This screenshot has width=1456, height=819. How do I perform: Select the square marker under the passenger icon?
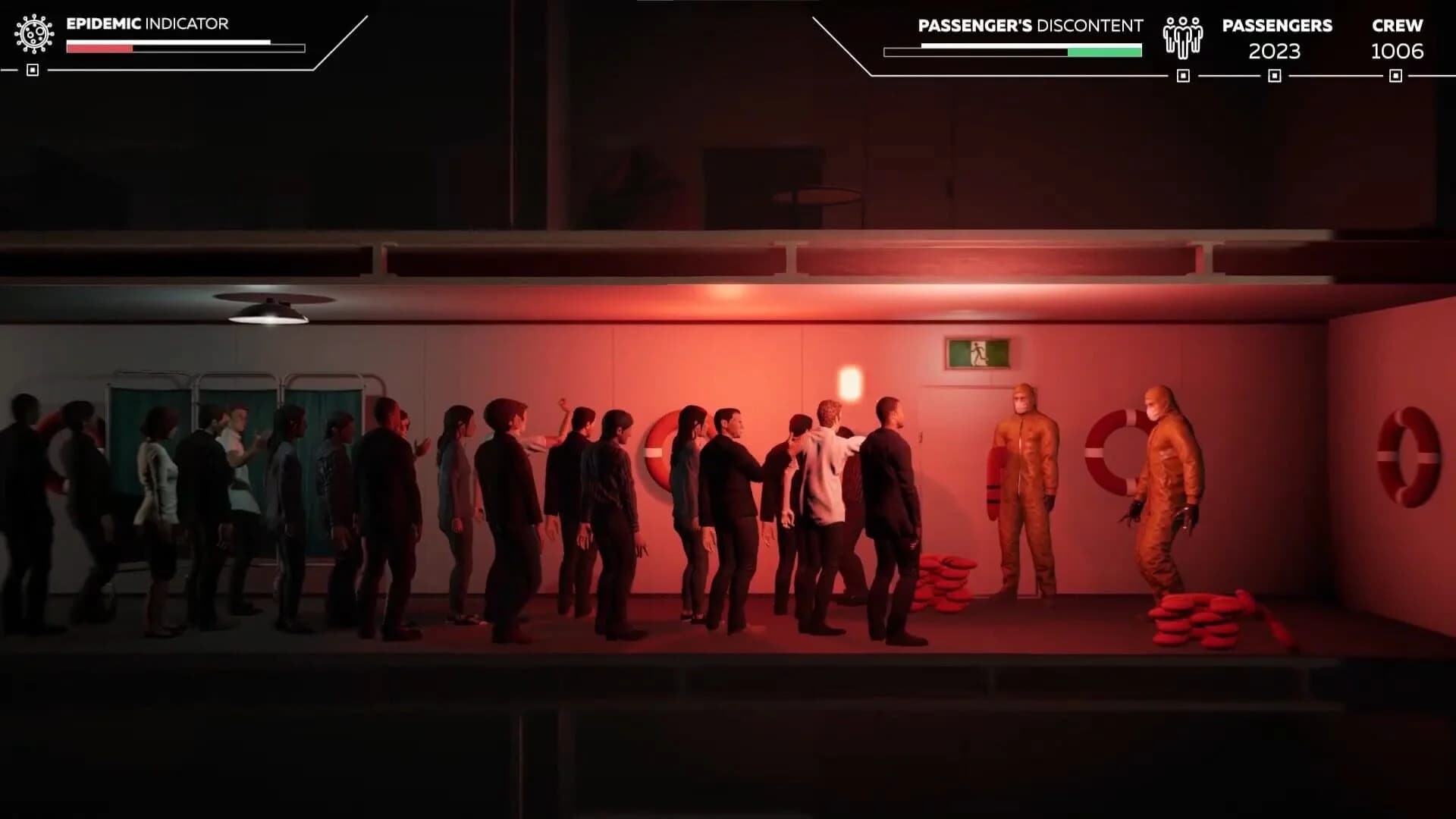[1182, 74]
